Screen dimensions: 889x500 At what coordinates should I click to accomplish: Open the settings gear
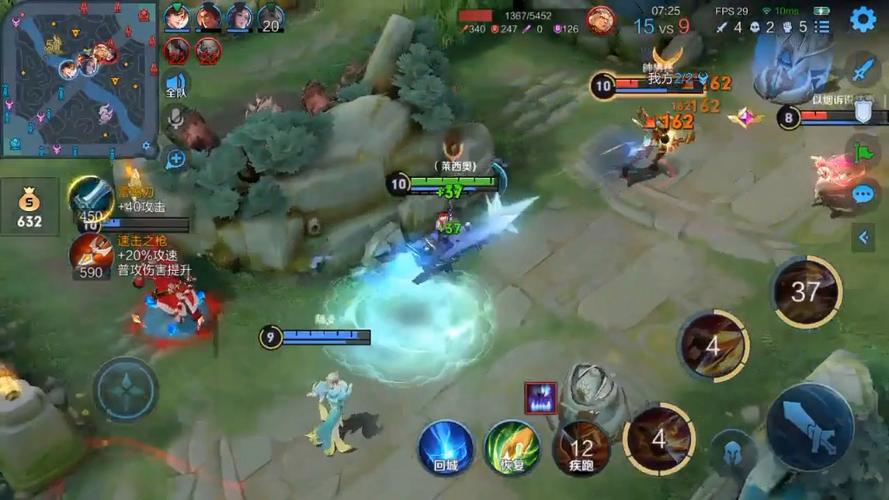click(862, 18)
